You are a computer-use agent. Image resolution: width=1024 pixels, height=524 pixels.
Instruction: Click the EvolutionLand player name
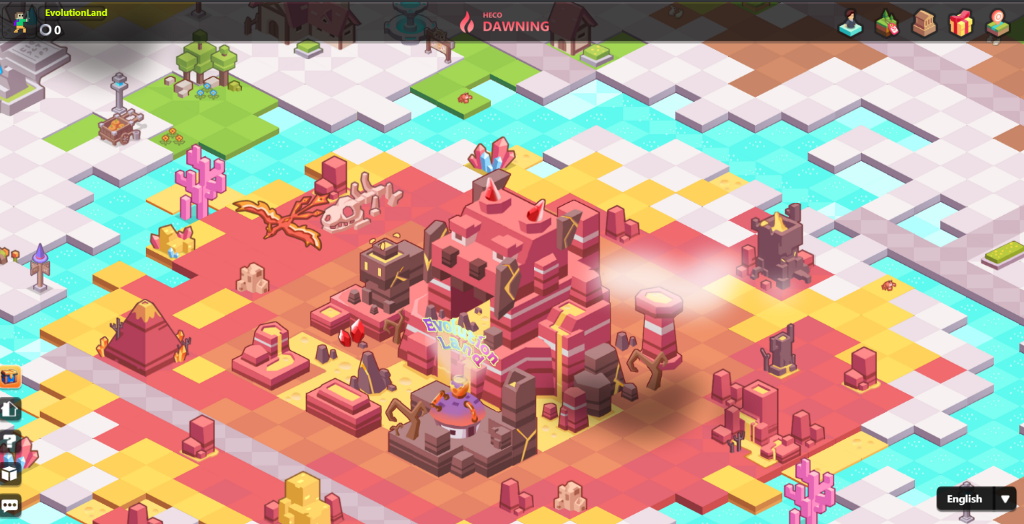(76, 13)
